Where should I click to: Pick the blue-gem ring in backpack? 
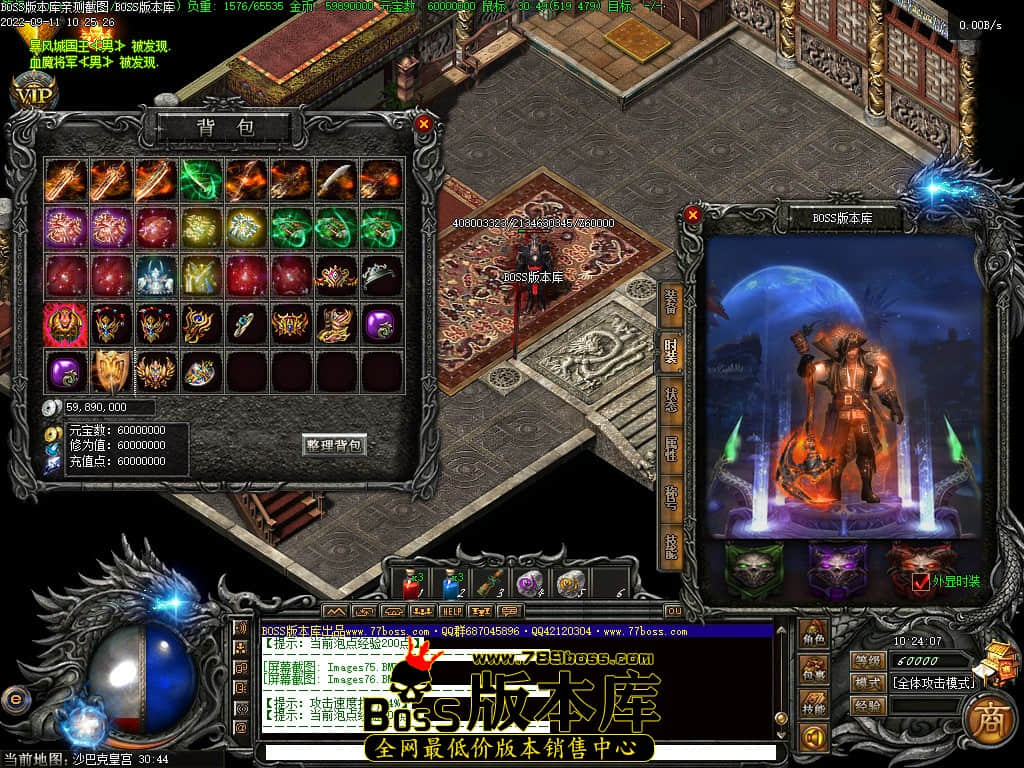(244, 323)
